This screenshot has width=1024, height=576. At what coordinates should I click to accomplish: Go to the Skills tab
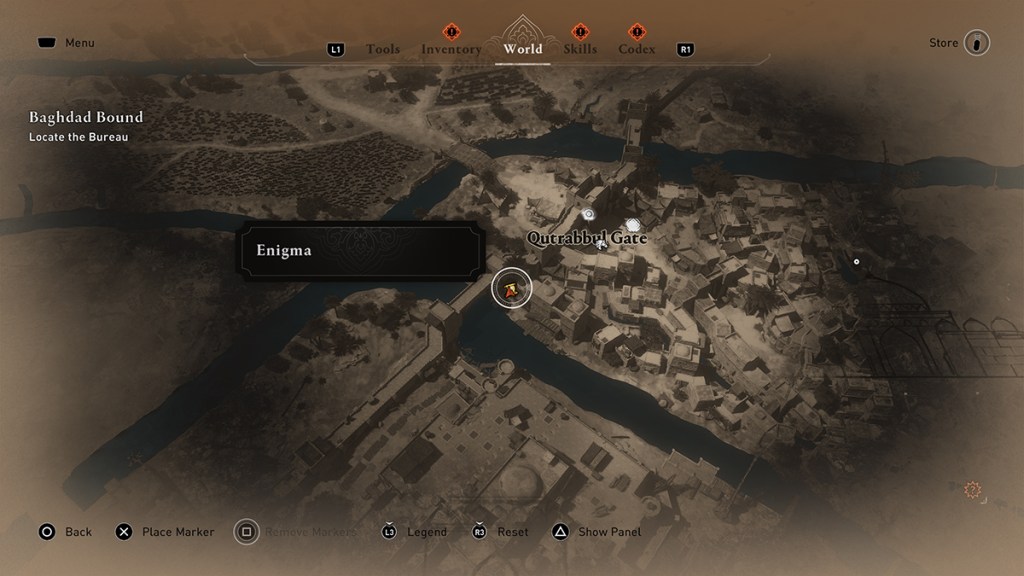pyautogui.click(x=580, y=49)
